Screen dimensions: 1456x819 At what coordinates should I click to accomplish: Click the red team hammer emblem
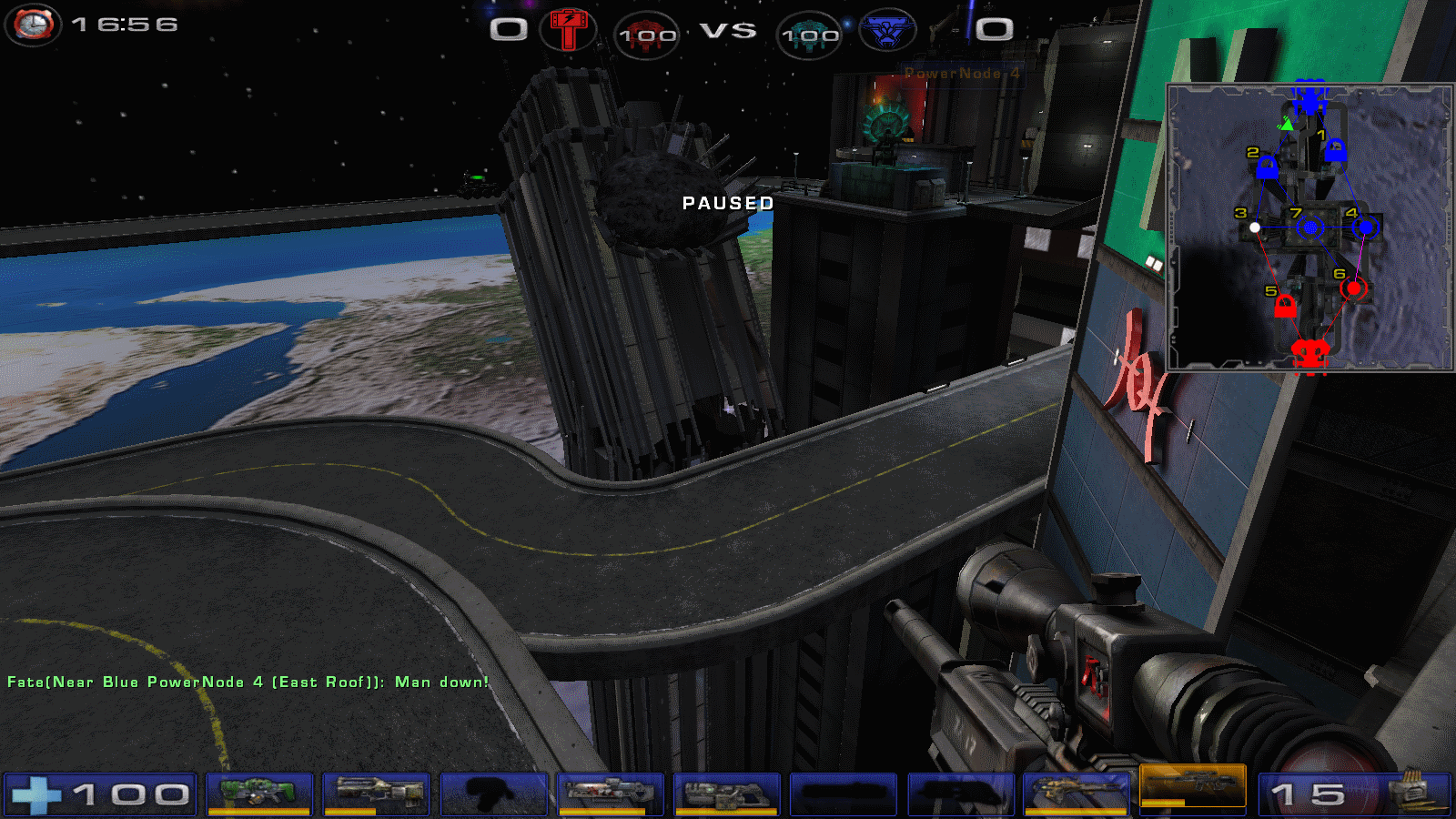(x=568, y=30)
